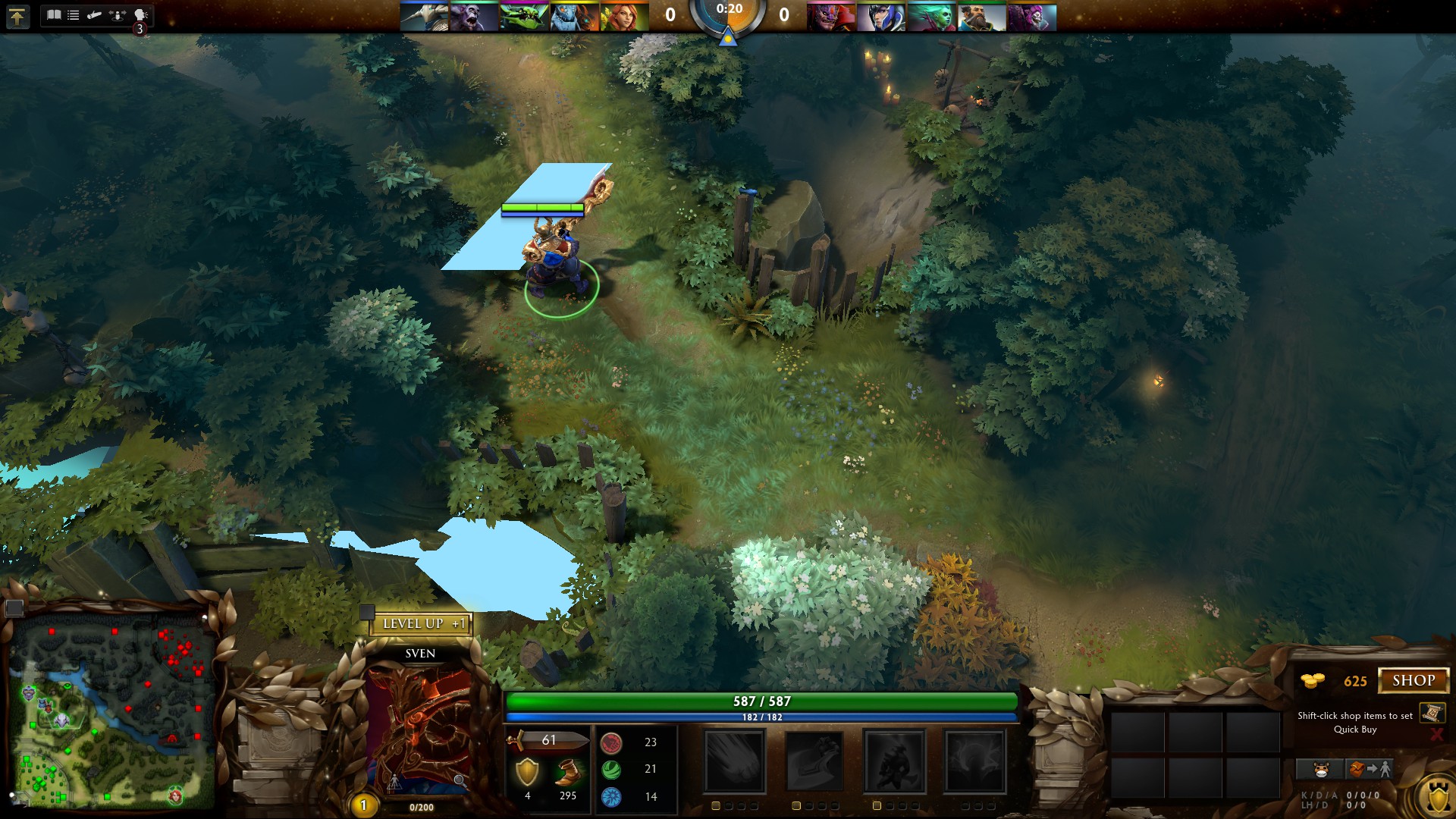The height and width of the screenshot is (819, 1456).
Task: Select Sven's first ability, Storm Hammer
Action: (x=734, y=761)
